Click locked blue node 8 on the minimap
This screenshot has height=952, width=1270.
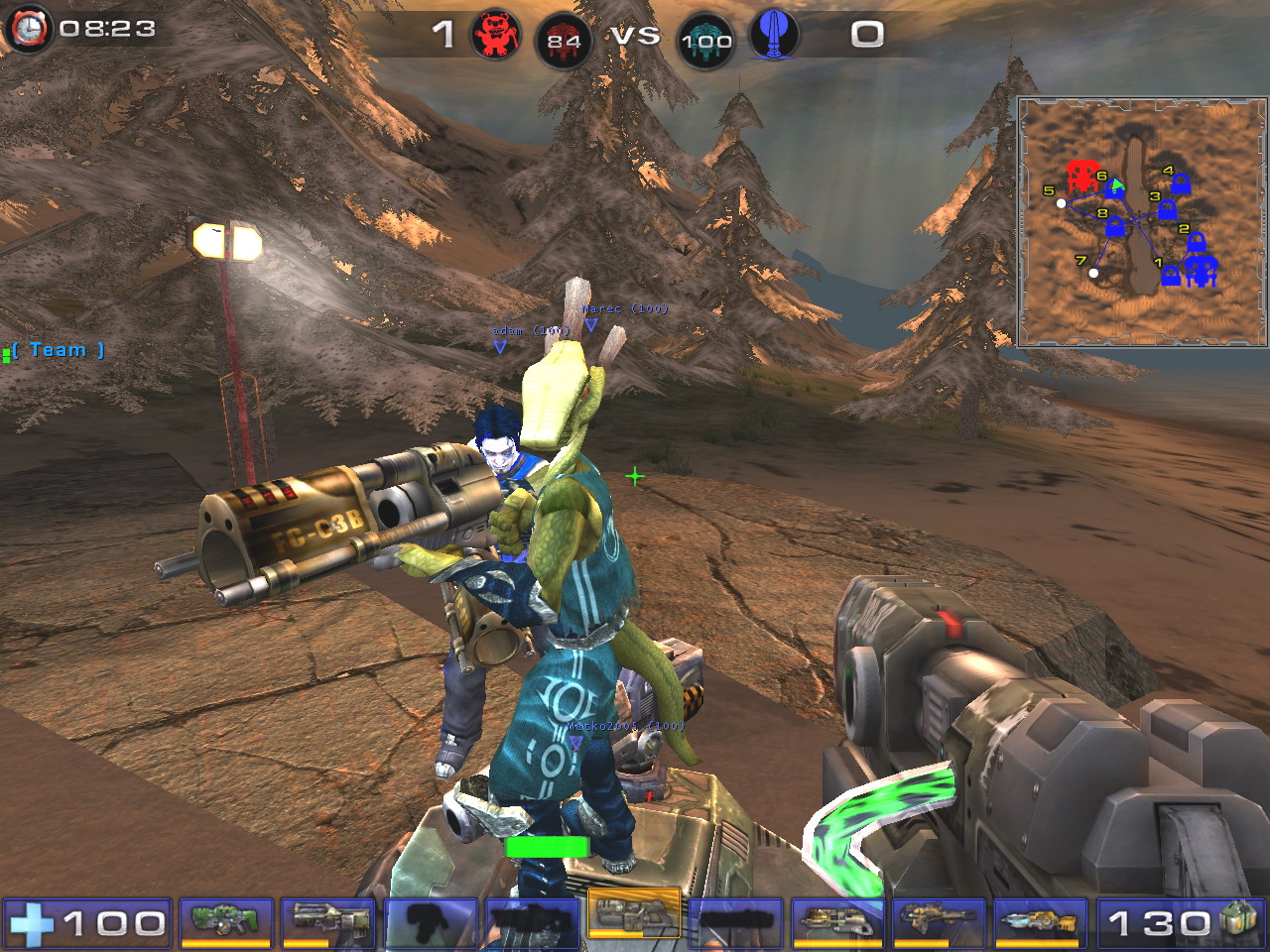1115,227
